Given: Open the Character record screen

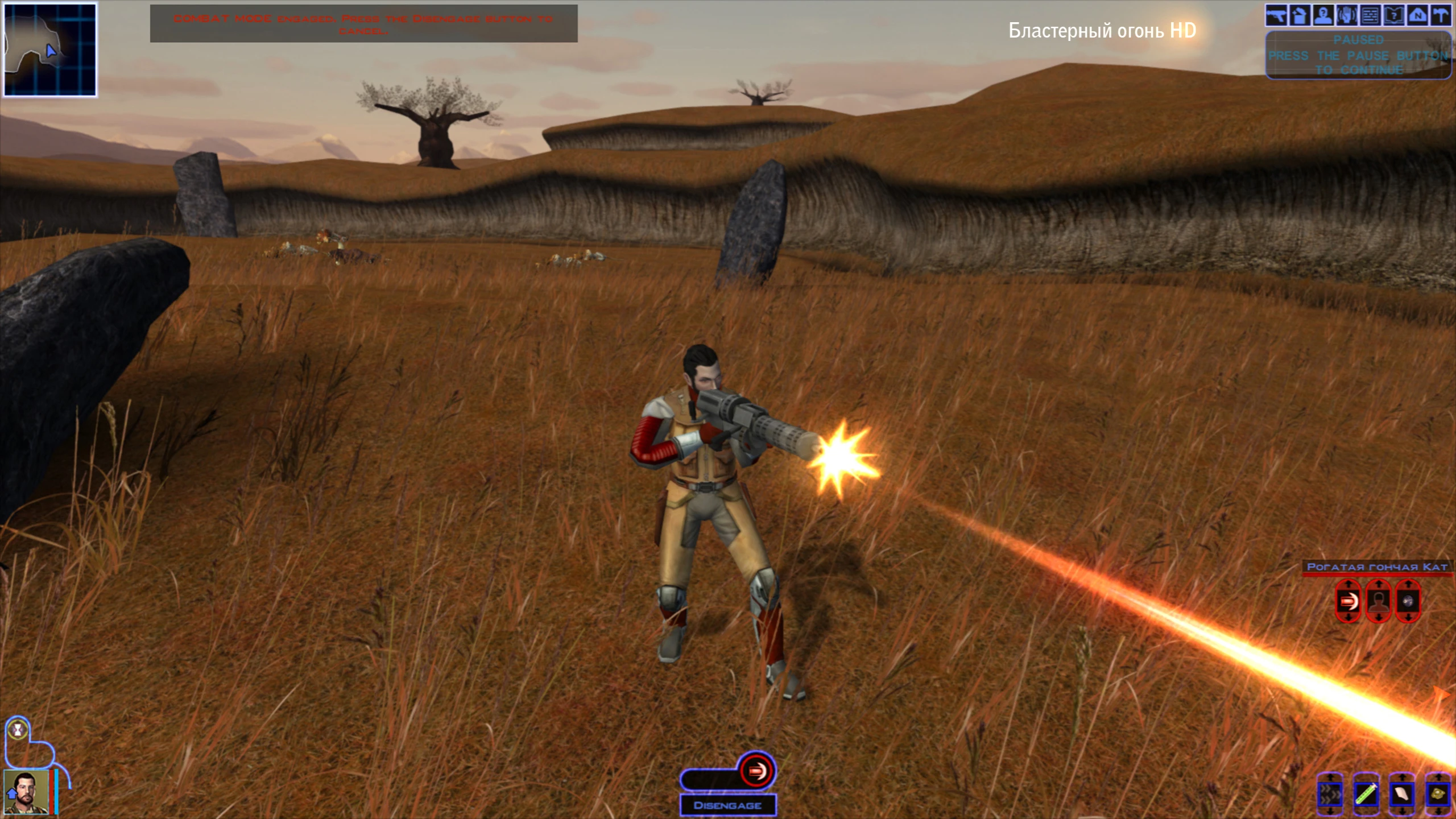Looking at the screenshot, I should pyautogui.click(x=1323, y=15).
